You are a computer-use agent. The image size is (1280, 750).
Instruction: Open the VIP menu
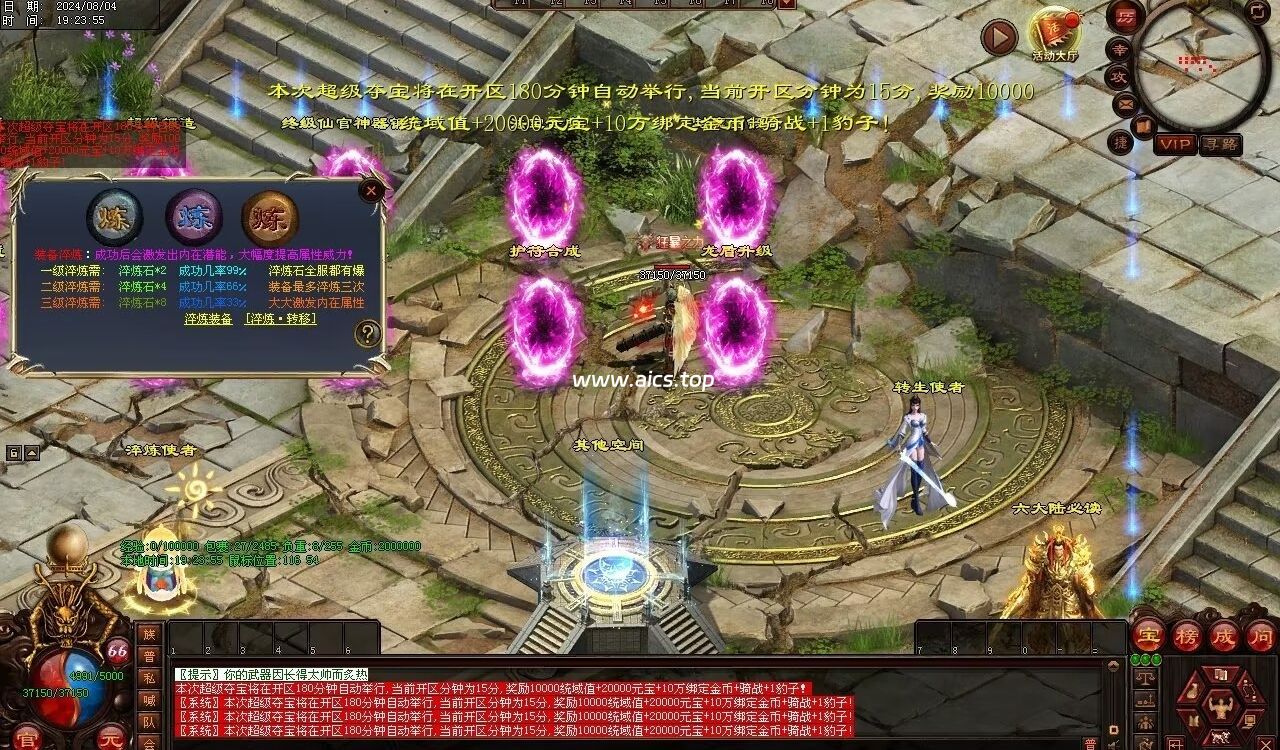tap(1176, 144)
